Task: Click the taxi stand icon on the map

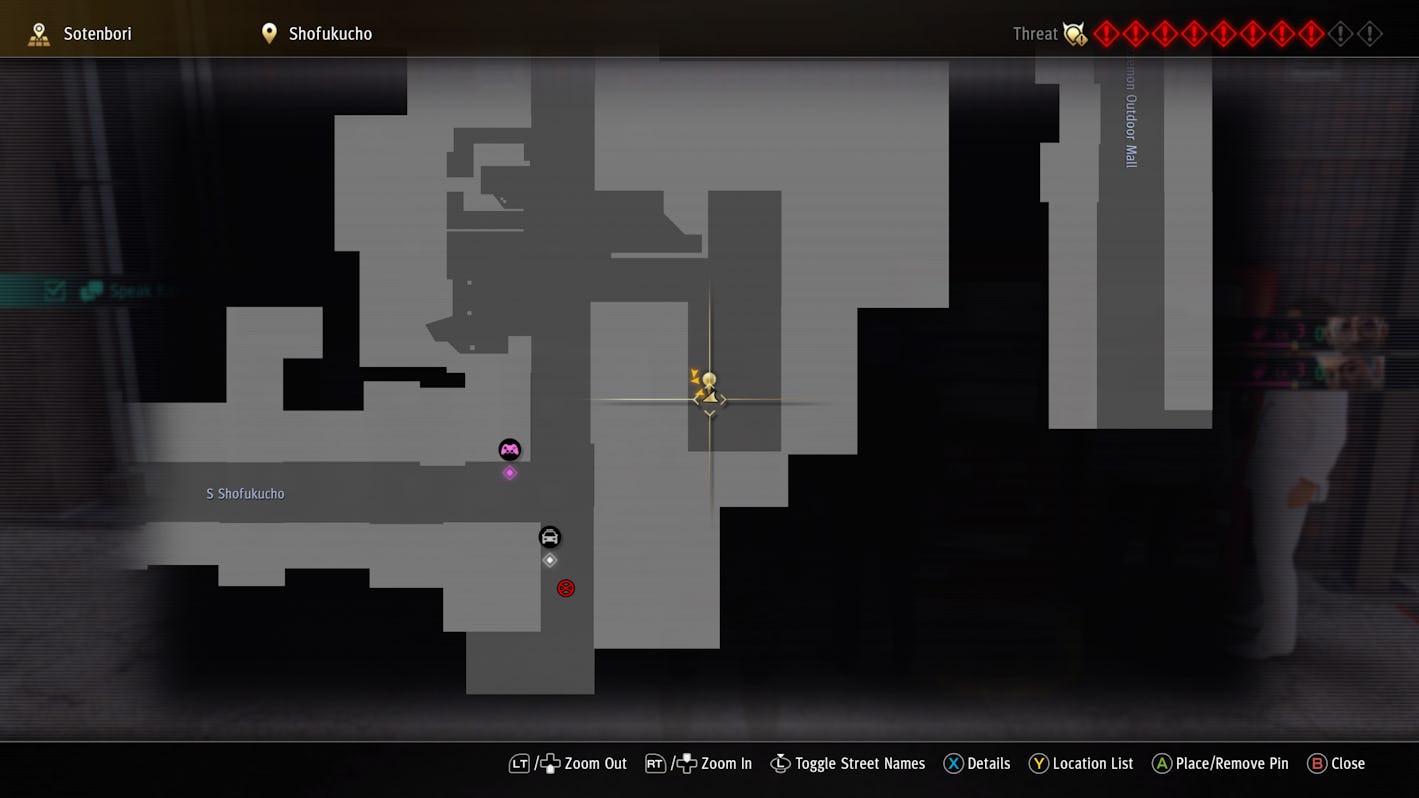Action: [549, 537]
